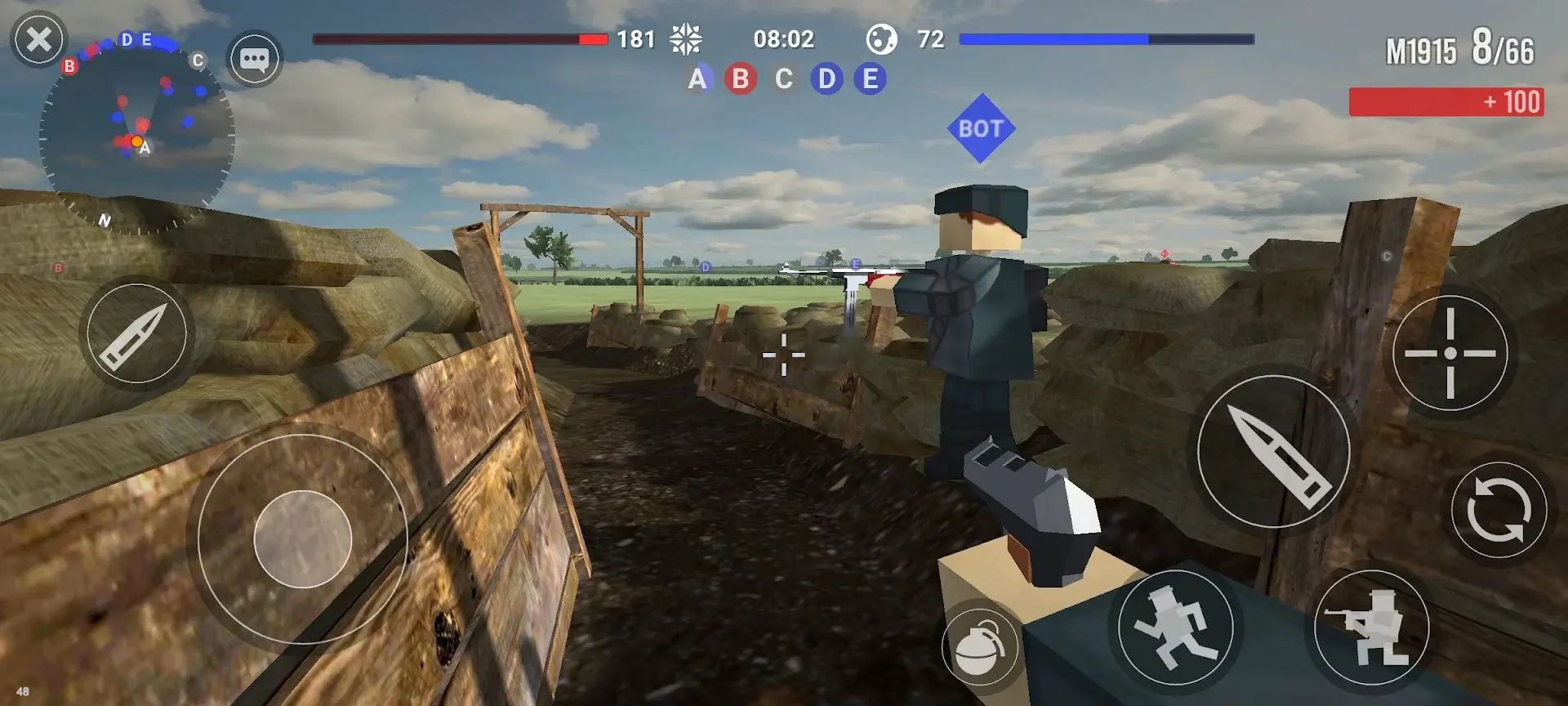Open the chat bubble icon

click(x=255, y=59)
